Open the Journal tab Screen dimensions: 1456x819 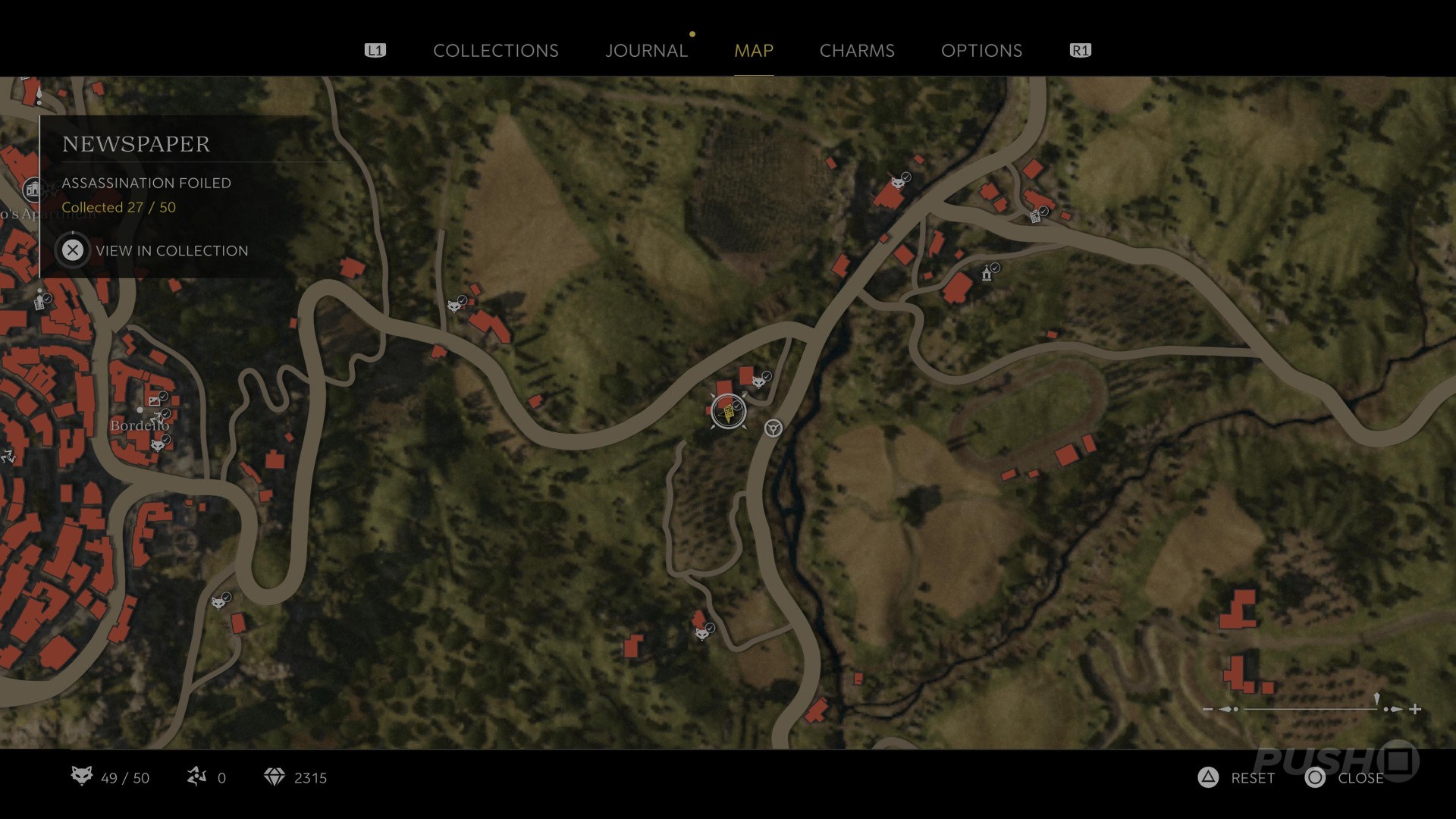(x=646, y=51)
